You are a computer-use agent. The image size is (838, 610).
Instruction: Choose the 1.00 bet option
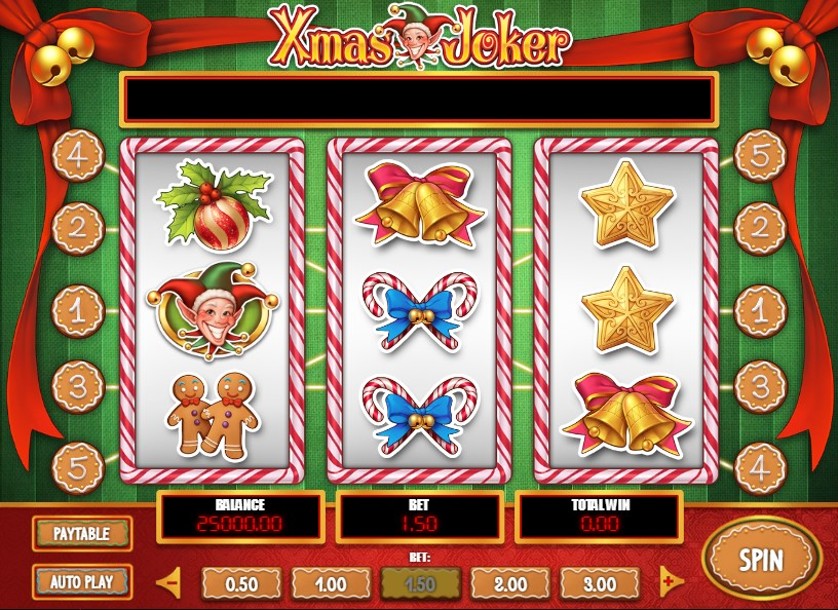331,584
